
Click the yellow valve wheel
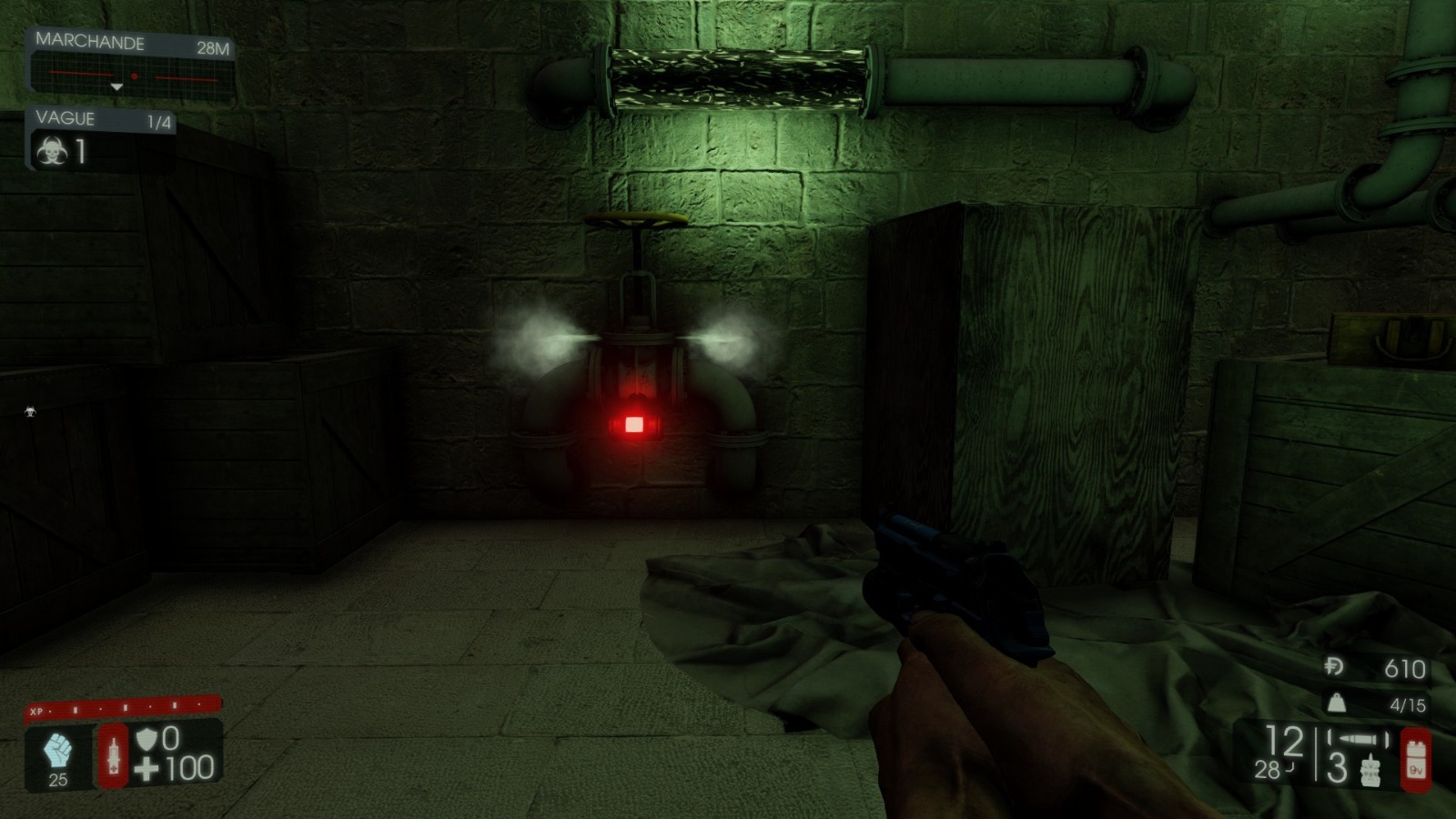click(637, 218)
